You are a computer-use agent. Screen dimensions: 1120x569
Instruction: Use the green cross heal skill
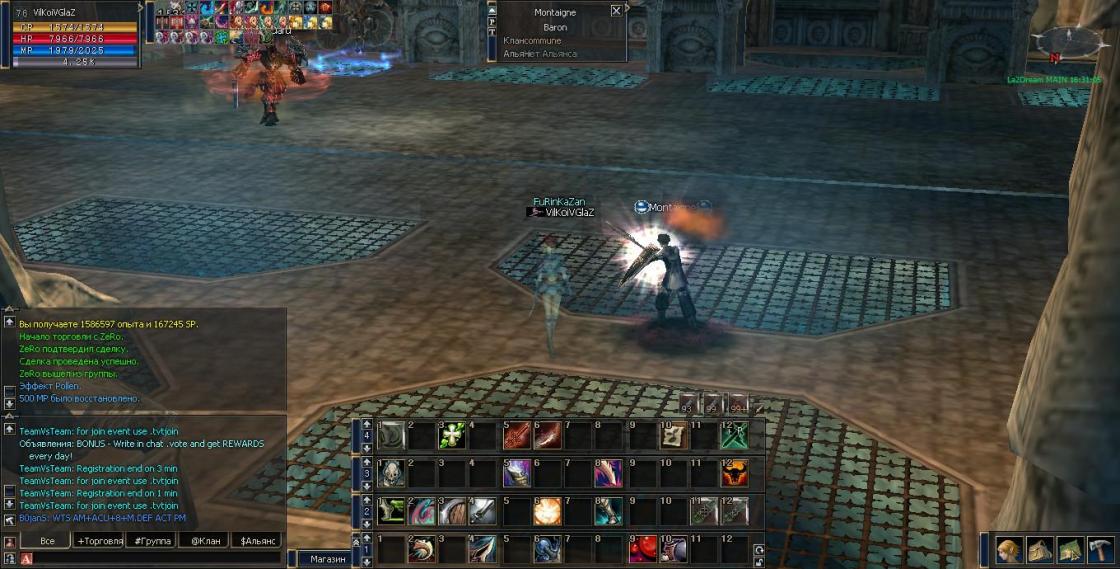tap(452, 435)
